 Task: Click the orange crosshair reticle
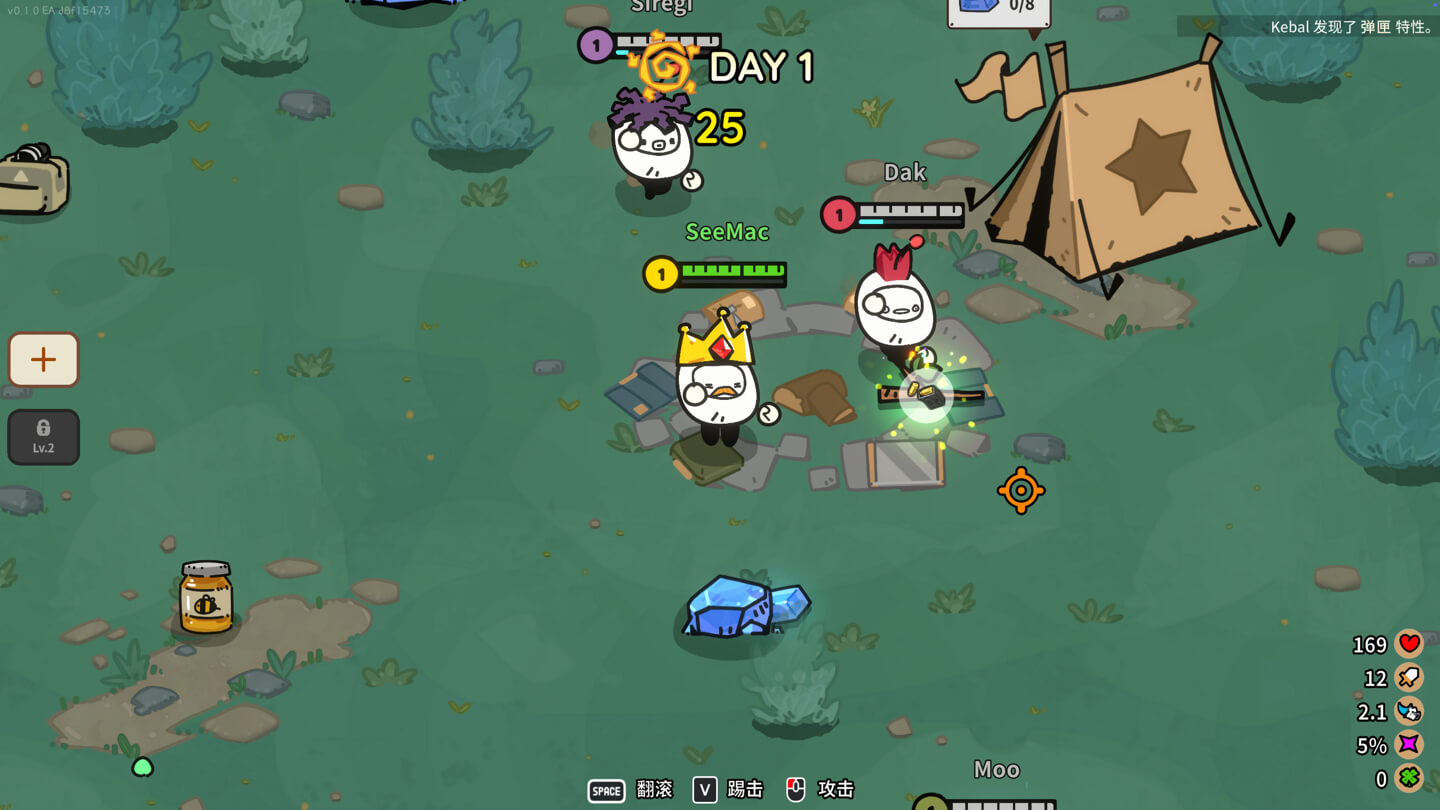pos(1022,490)
